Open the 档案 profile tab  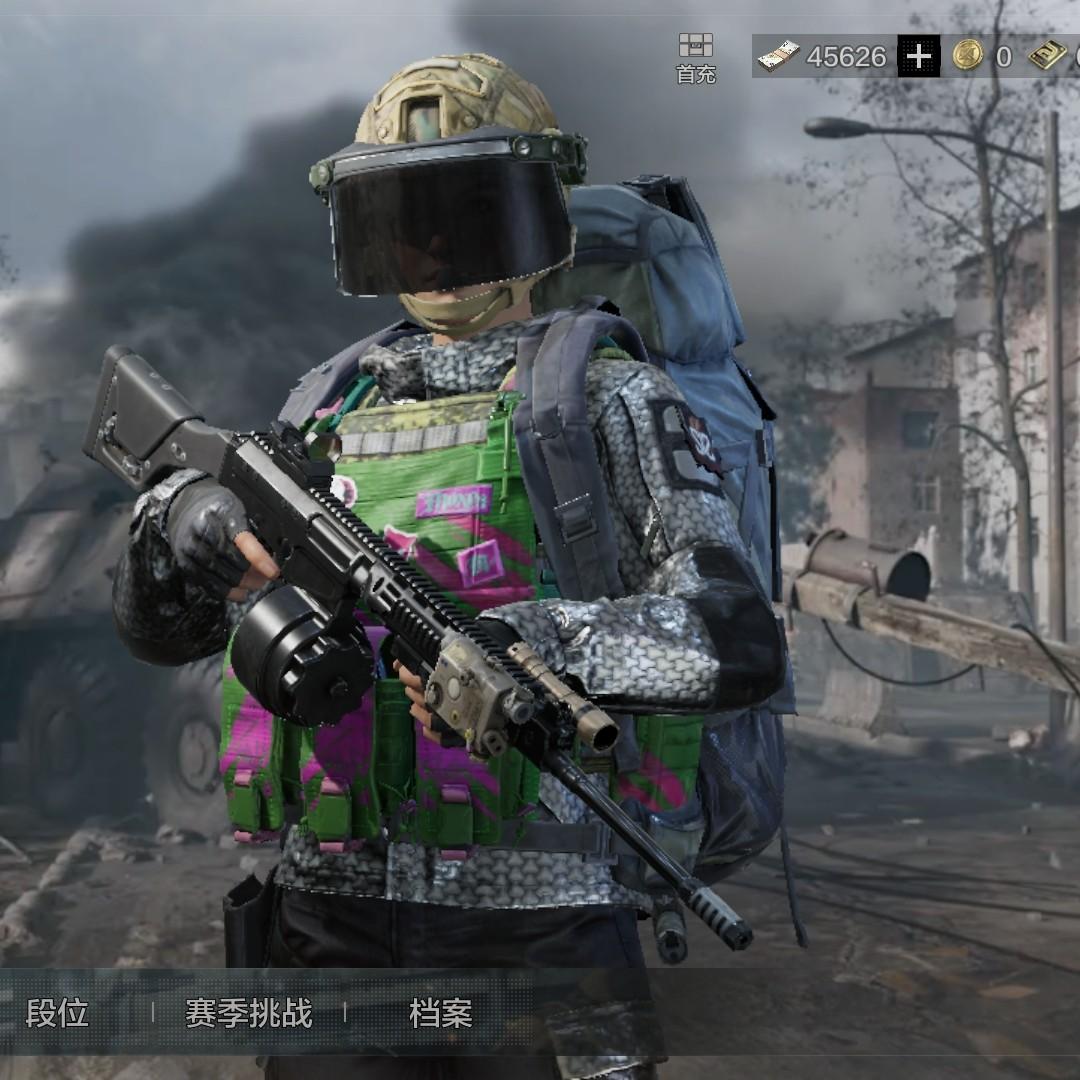[440, 1013]
